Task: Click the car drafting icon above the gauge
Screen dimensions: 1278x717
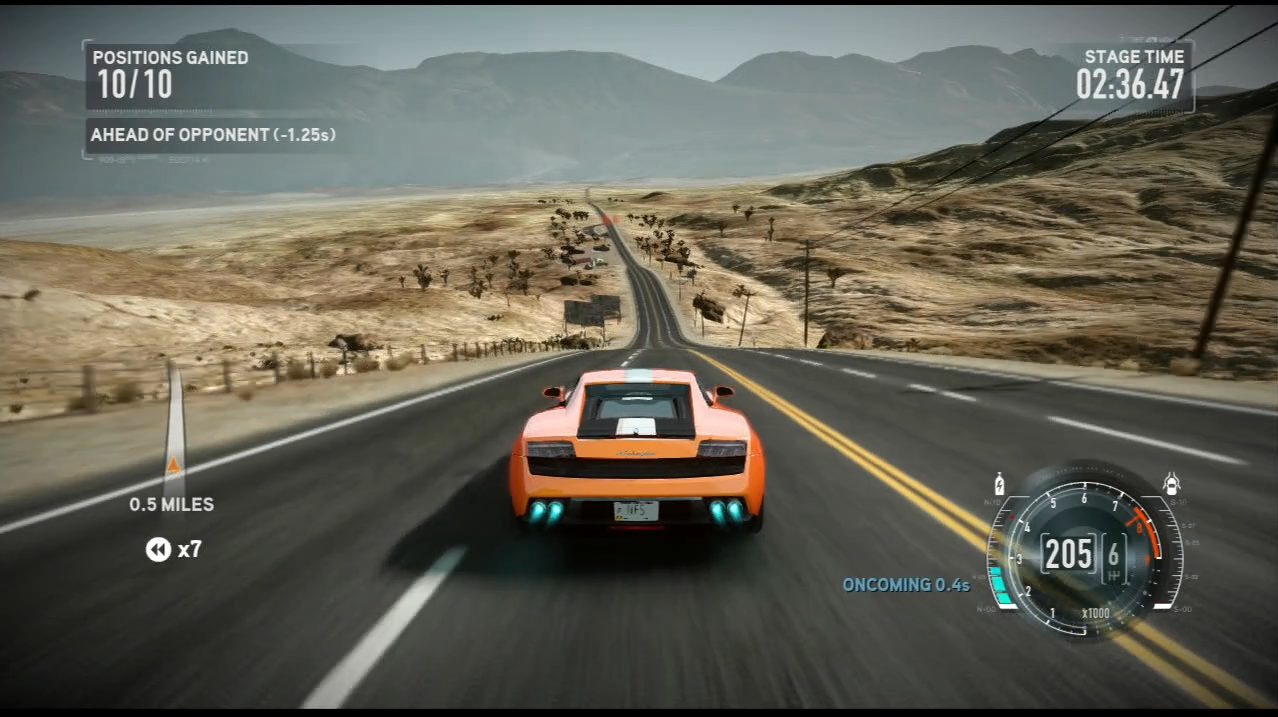Action: [1171, 484]
